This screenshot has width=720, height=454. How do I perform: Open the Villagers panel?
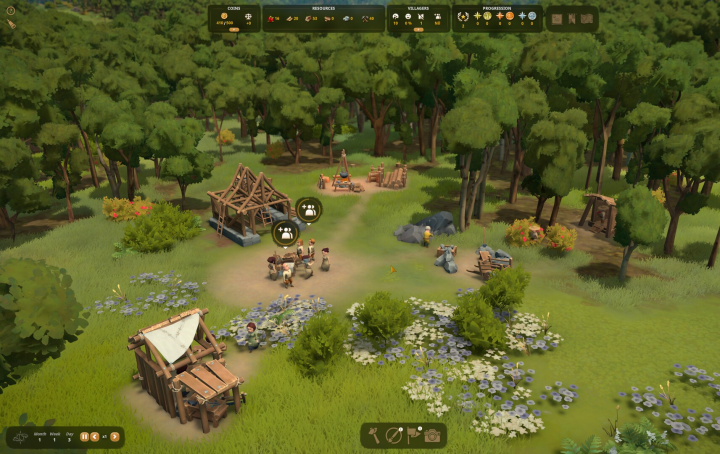tap(418, 17)
